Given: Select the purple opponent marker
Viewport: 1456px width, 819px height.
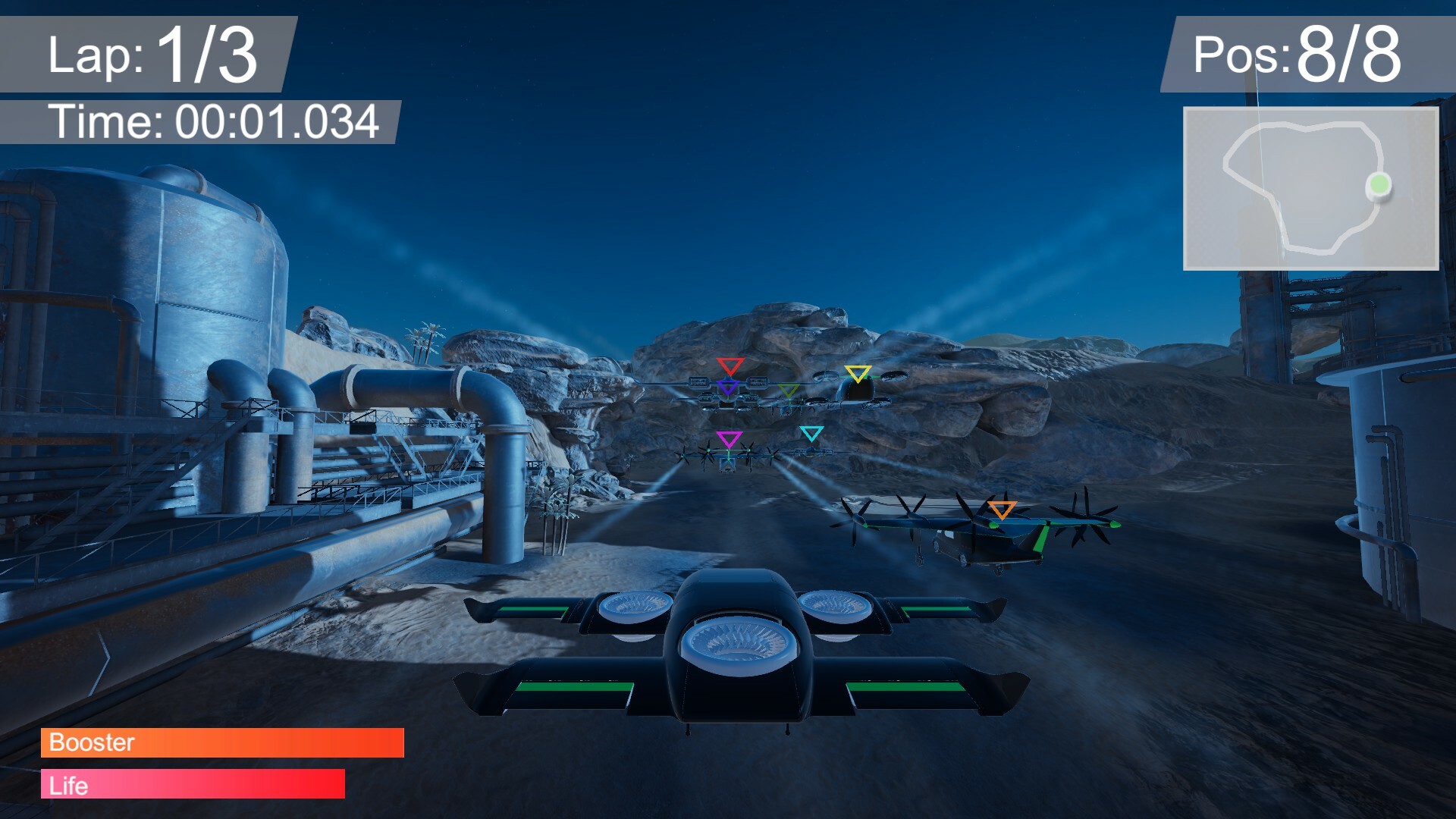Looking at the screenshot, I should pyautogui.click(x=729, y=387).
